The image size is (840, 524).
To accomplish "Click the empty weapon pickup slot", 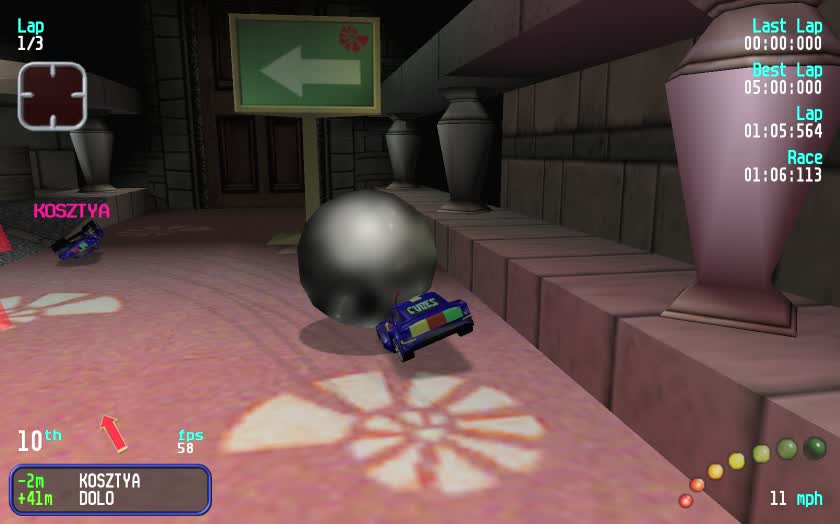I will pyautogui.click(x=52, y=95).
